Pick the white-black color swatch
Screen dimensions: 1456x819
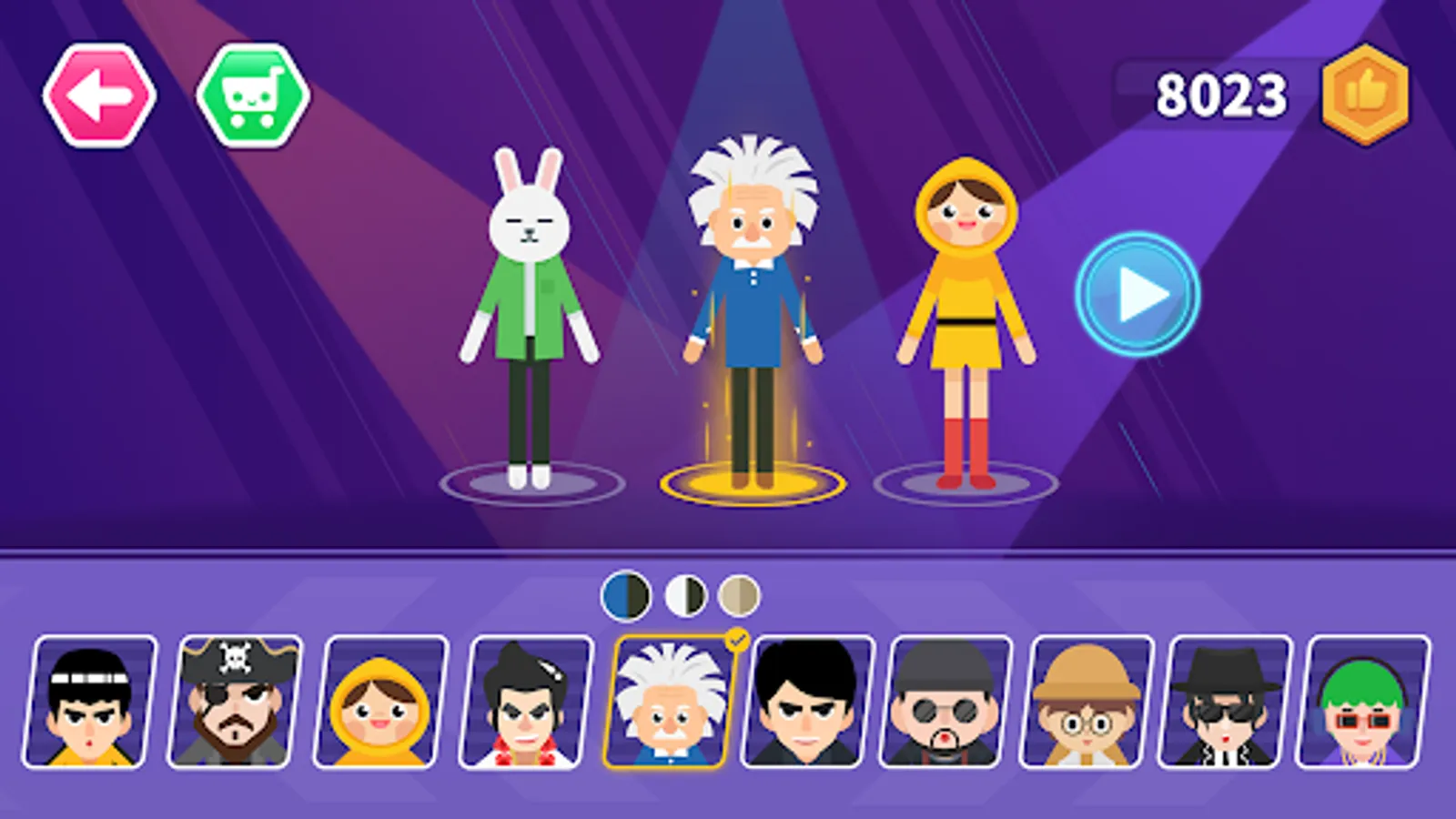pos(687,592)
